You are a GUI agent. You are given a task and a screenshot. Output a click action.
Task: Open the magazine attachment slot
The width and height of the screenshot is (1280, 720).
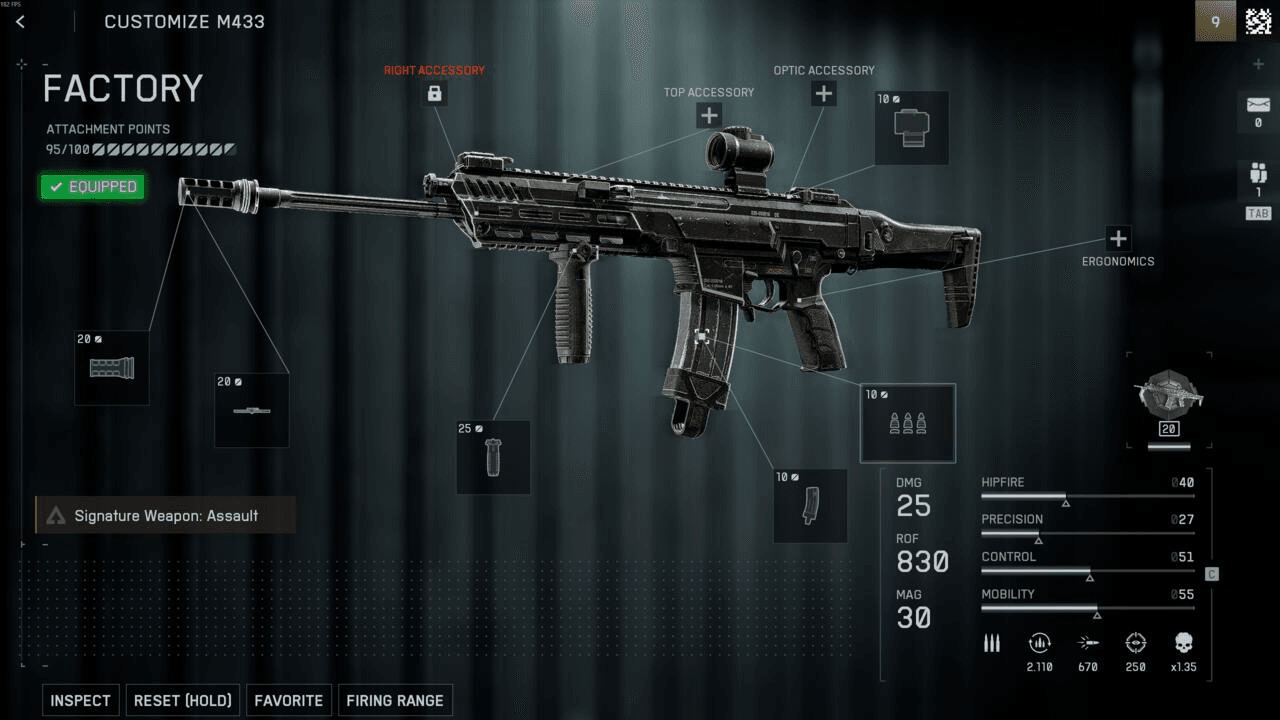click(810, 506)
